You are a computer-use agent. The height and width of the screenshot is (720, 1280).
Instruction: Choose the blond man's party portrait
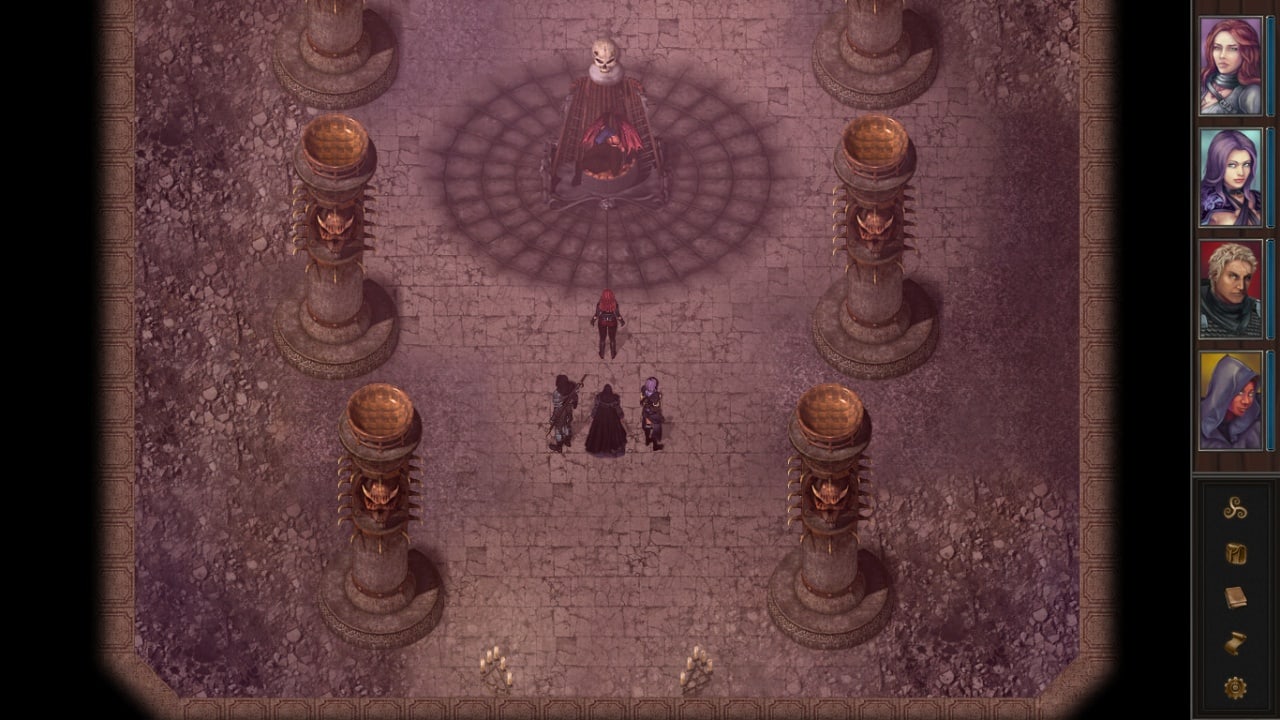click(x=1231, y=289)
